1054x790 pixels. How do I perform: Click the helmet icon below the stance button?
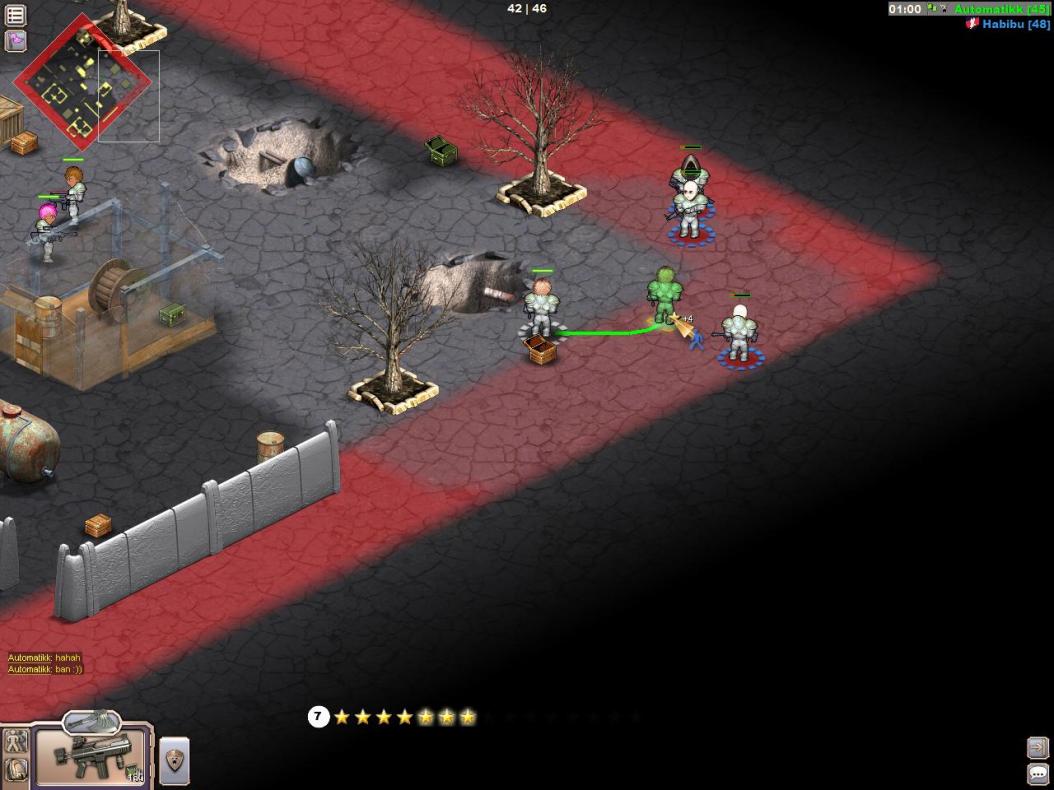click(15, 770)
